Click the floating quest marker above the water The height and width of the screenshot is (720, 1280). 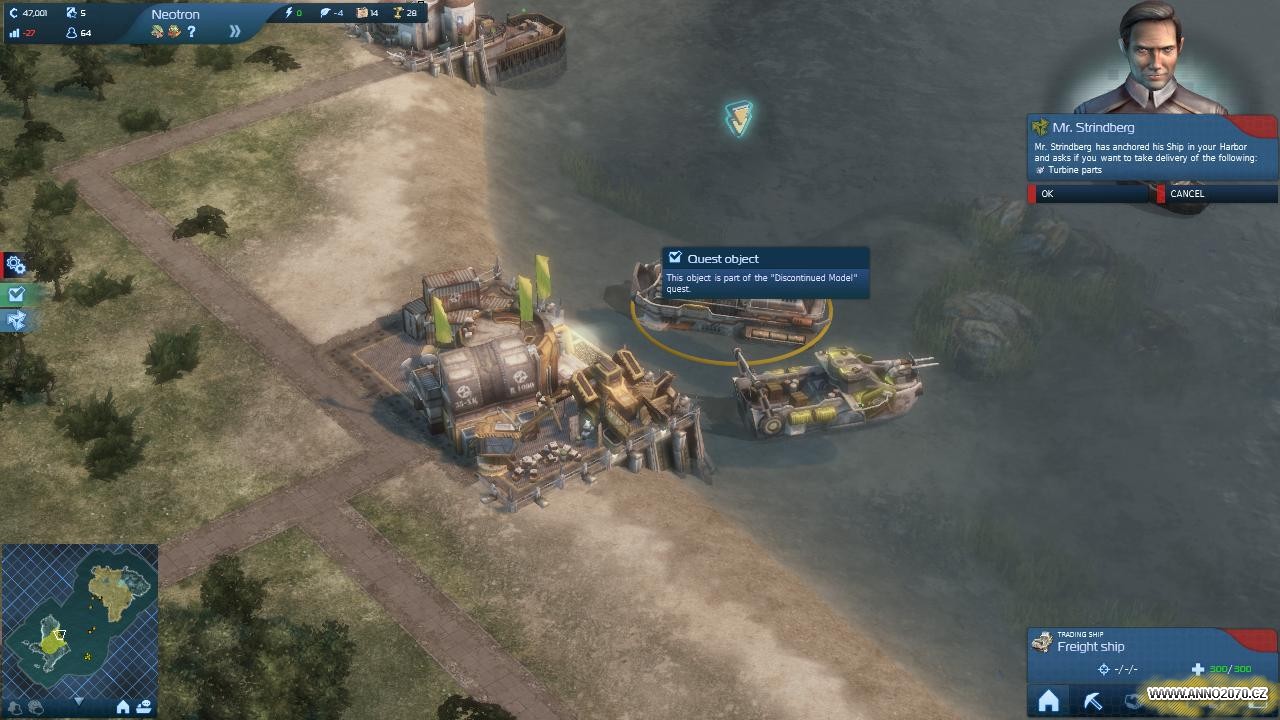739,119
